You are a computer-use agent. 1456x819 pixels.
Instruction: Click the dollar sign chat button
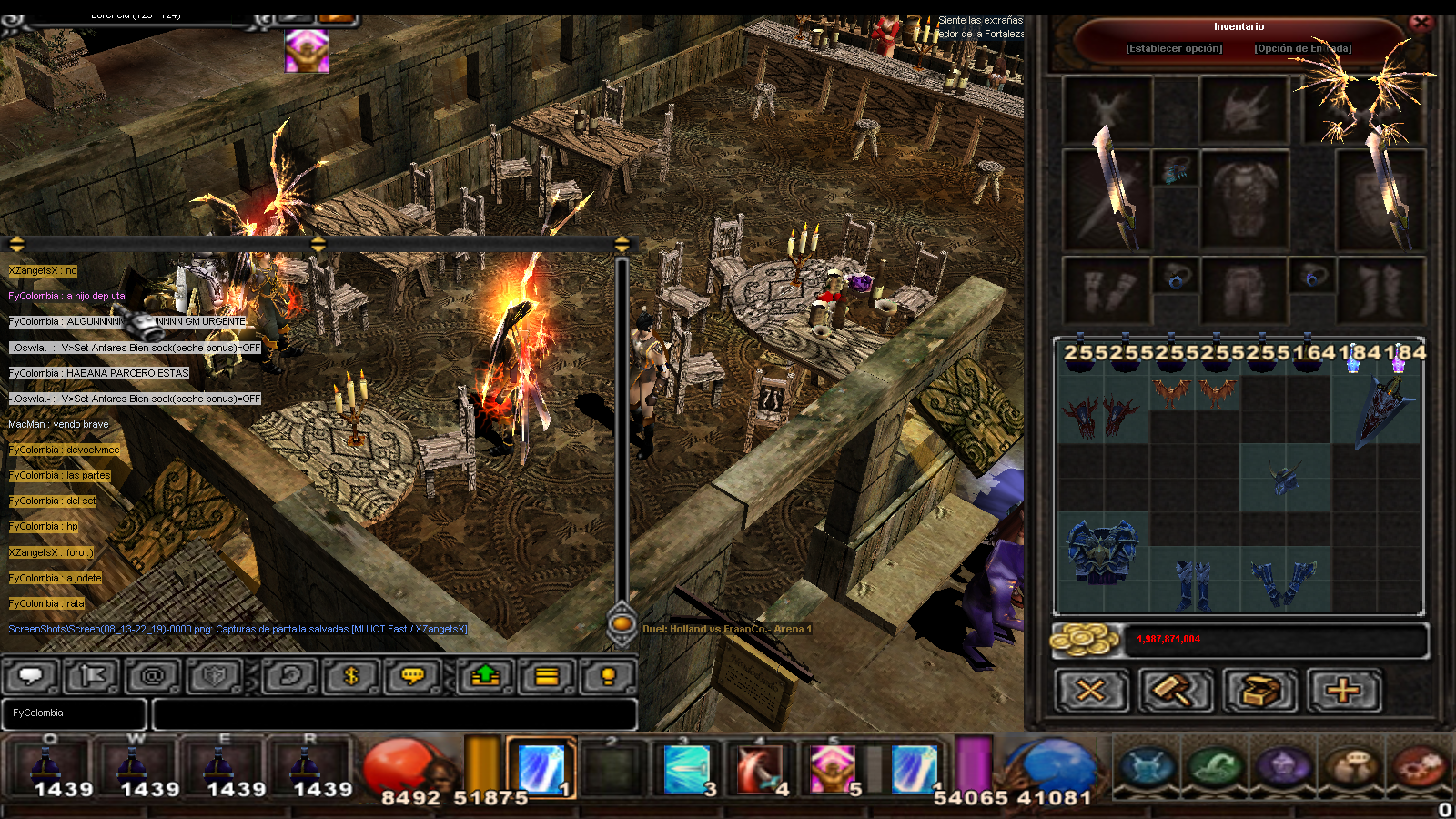[x=351, y=676]
